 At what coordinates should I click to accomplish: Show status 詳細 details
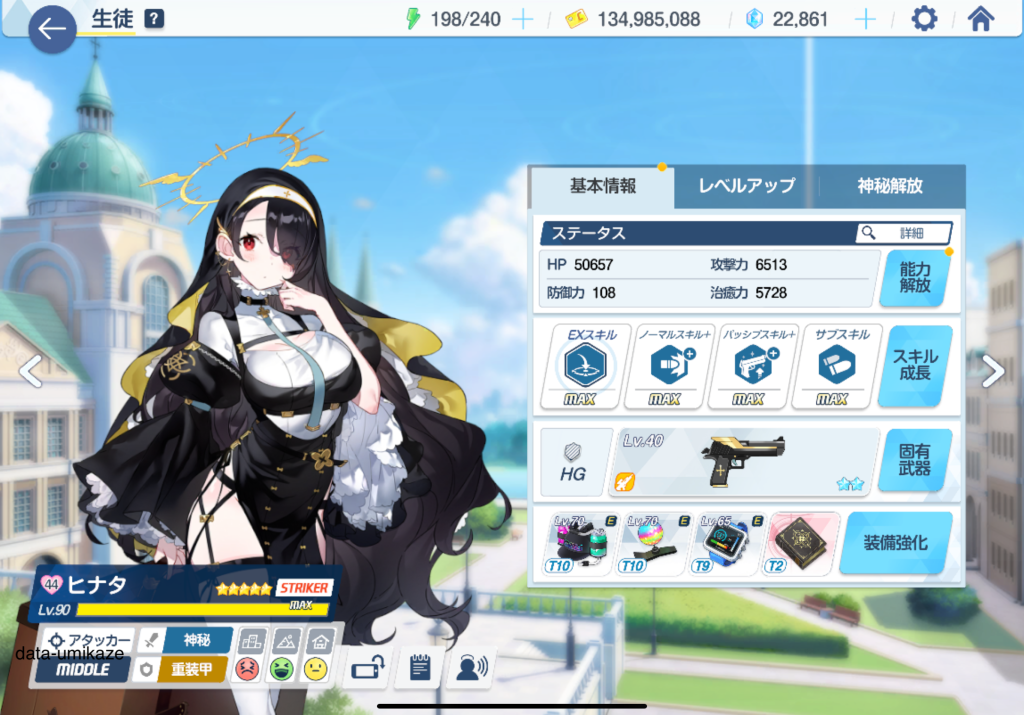(903, 233)
